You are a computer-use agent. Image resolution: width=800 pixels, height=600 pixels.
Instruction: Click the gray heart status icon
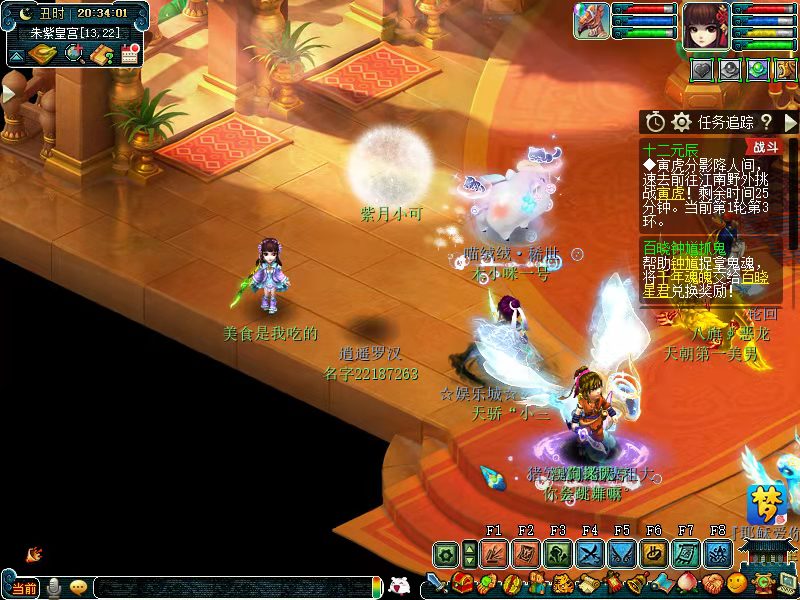702,70
